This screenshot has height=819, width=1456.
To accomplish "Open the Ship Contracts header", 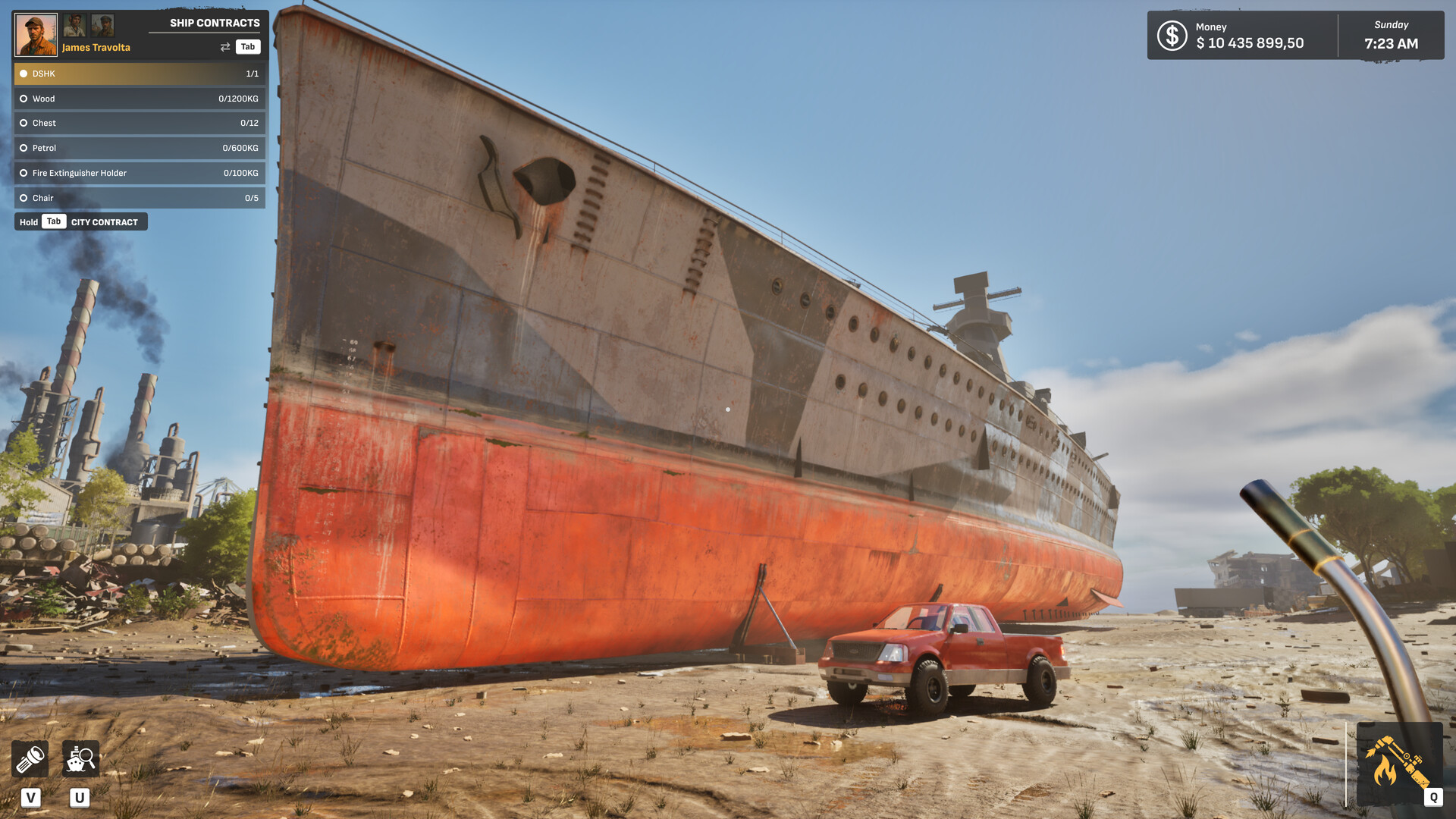I will 215,23.
